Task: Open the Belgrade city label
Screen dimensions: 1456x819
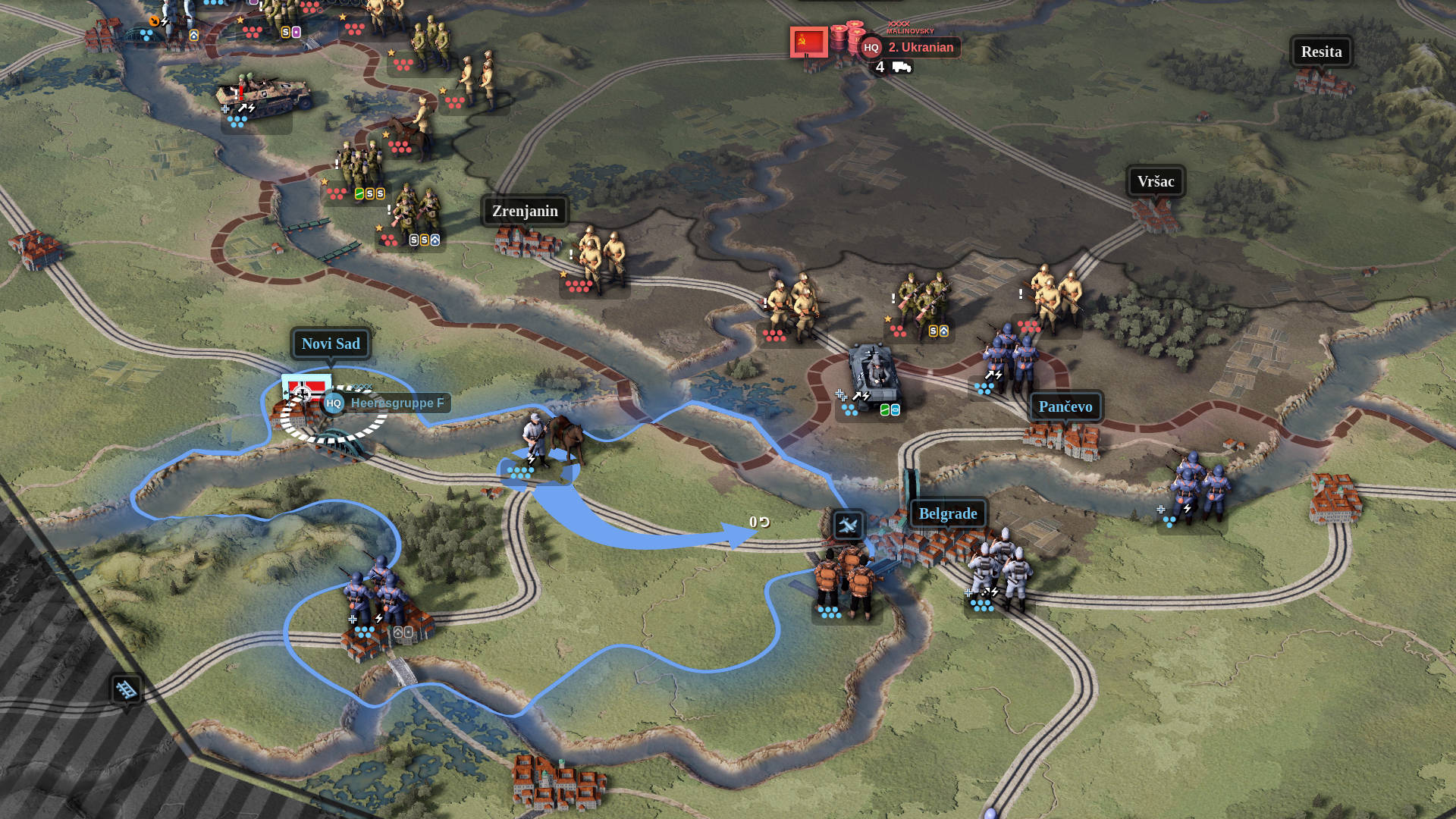Action: (x=948, y=513)
